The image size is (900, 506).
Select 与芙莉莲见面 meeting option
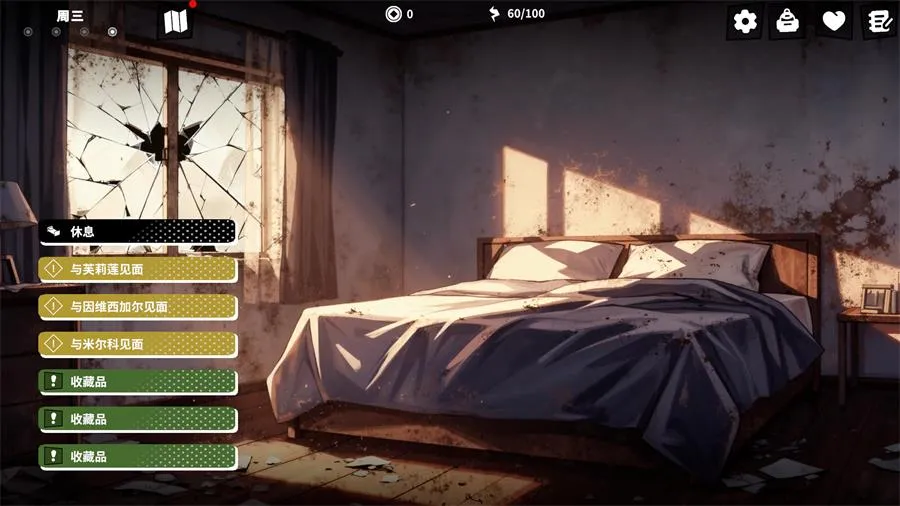[138, 269]
